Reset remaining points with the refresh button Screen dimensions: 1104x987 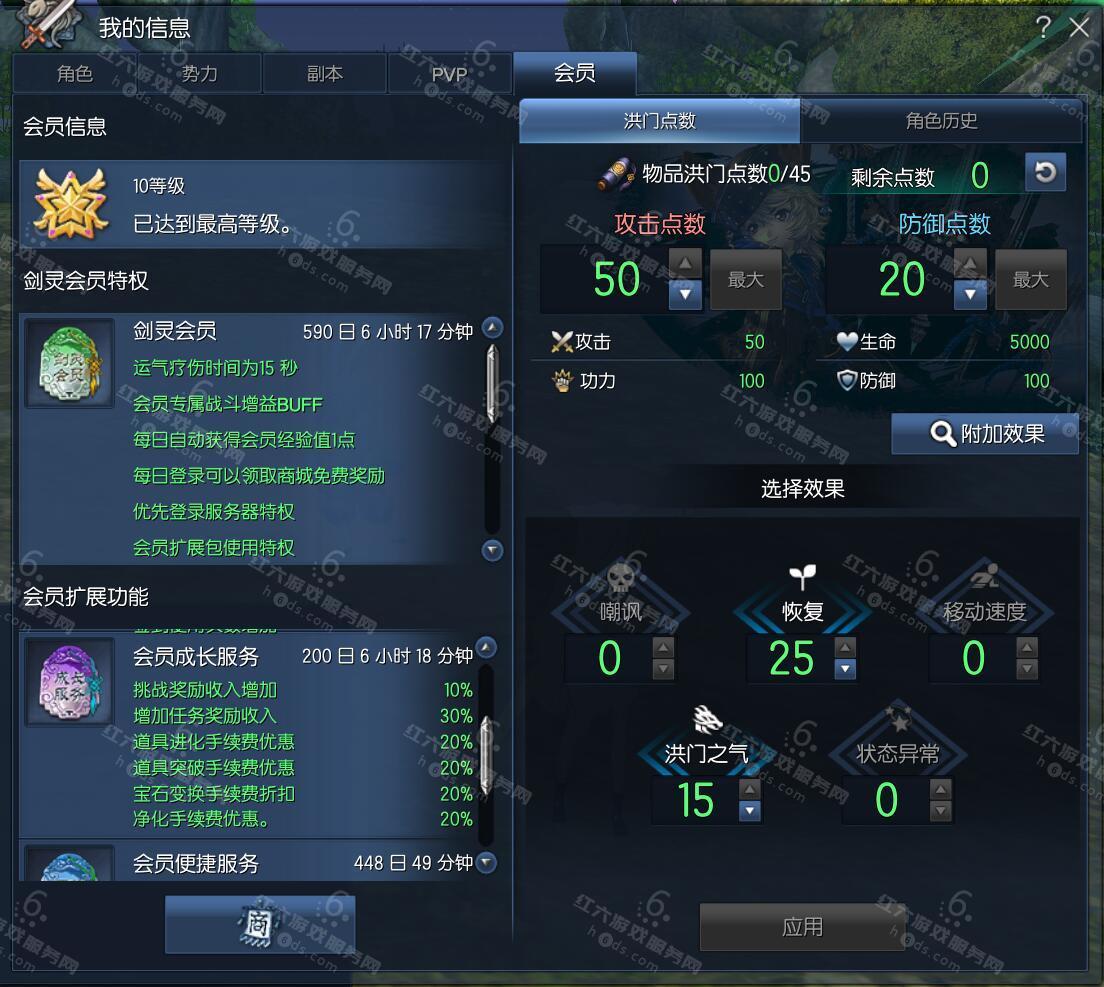(1045, 173)
